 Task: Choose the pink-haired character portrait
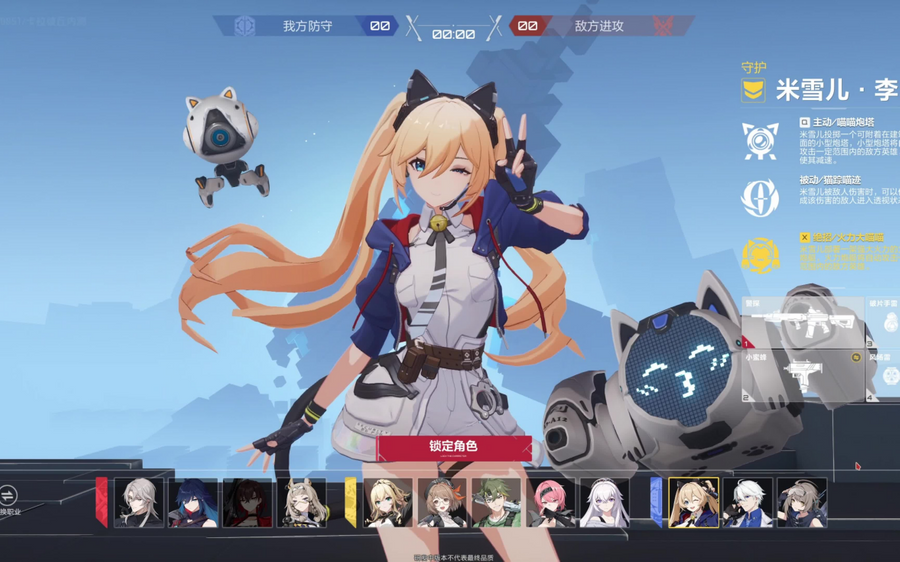click(551, 502)
